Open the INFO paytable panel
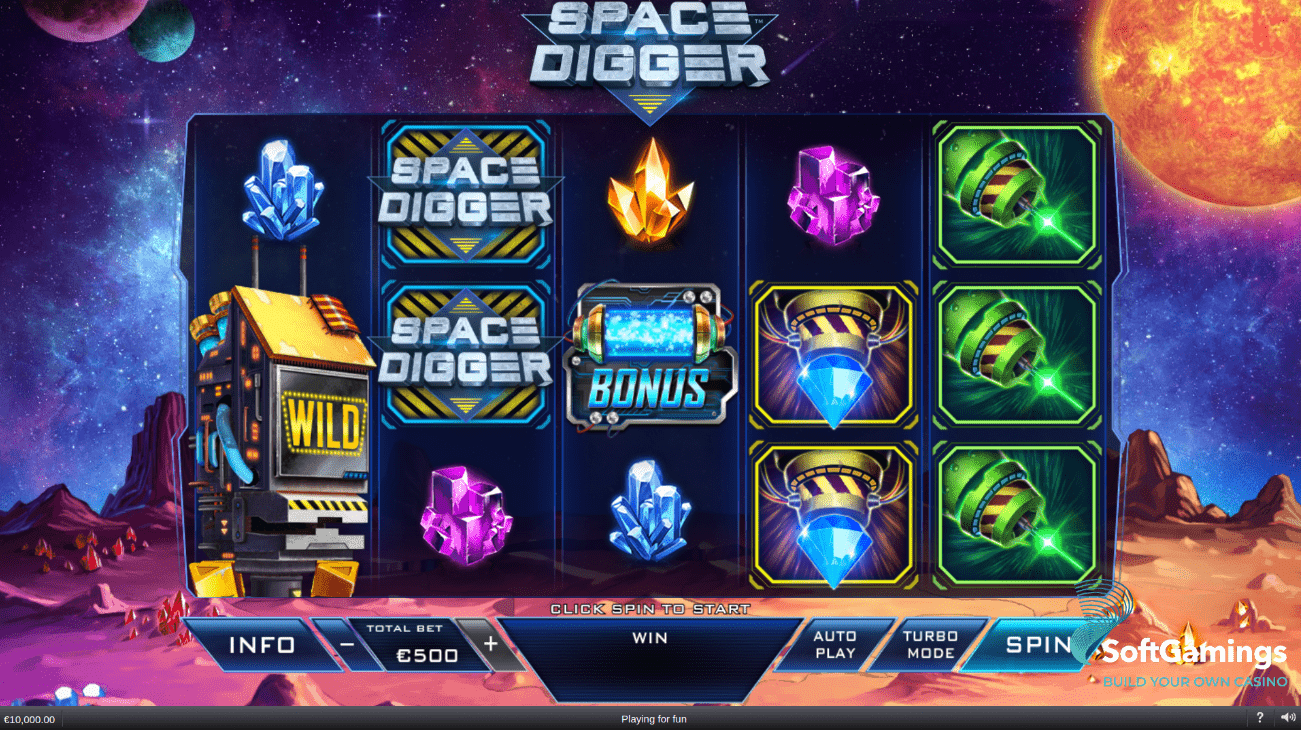 click(261, 645)
